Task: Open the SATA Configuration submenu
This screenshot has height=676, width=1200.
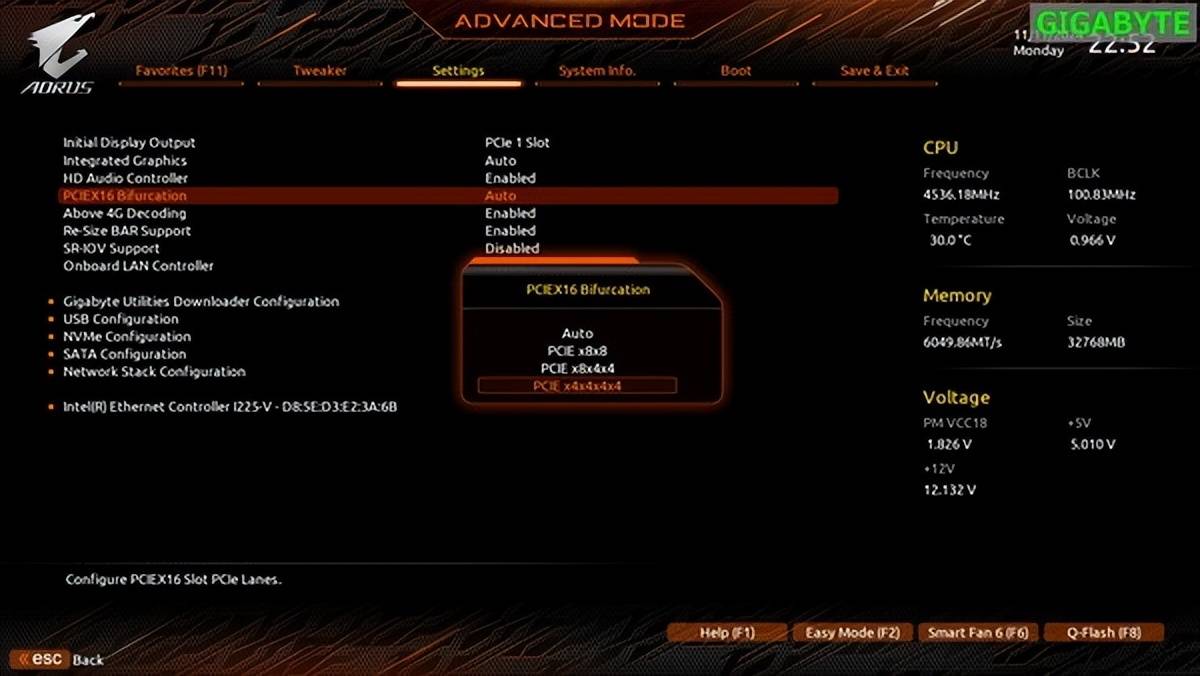Action: tap(125, 354)
